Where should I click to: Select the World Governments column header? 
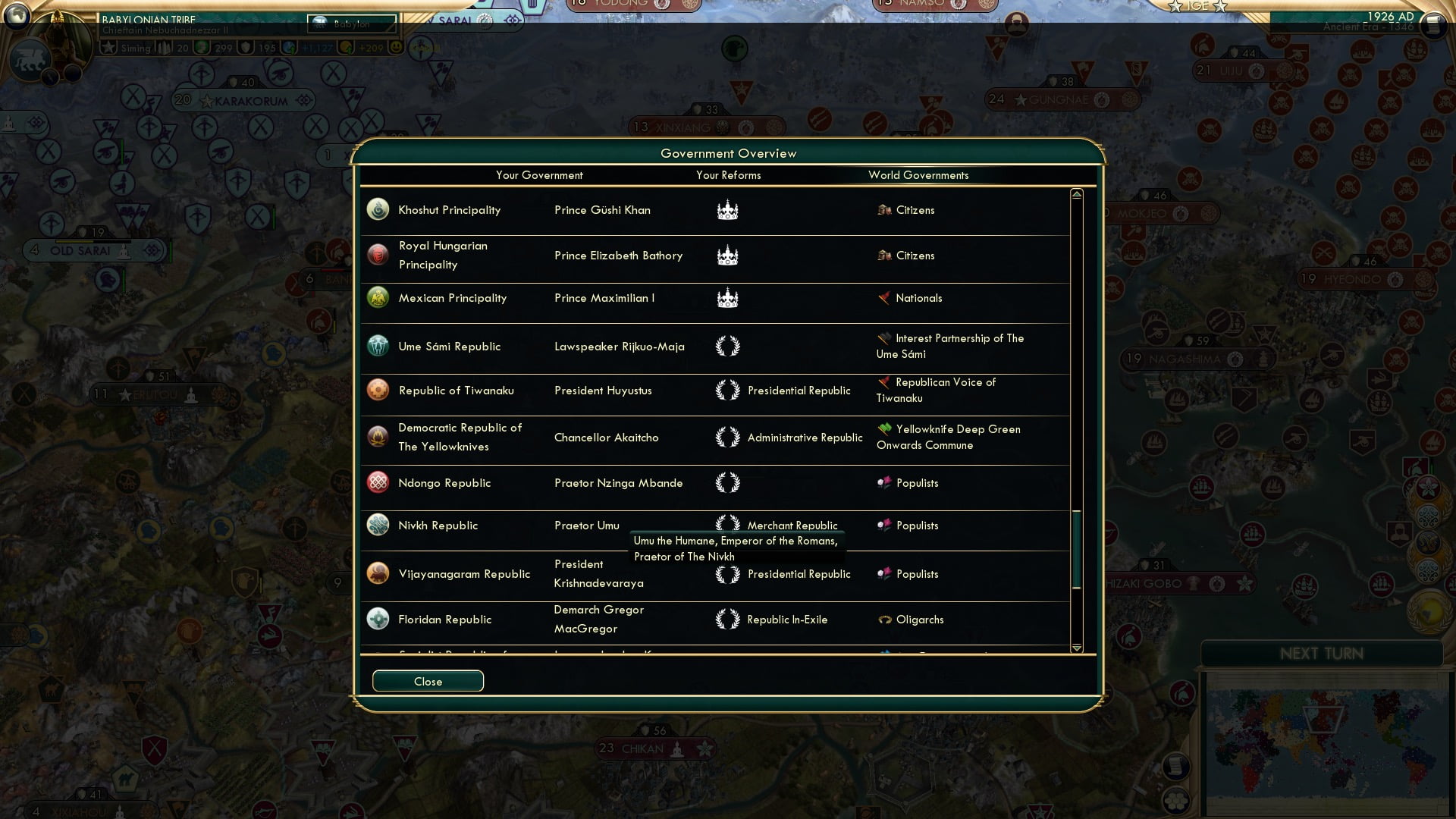(x=918, y=175)
